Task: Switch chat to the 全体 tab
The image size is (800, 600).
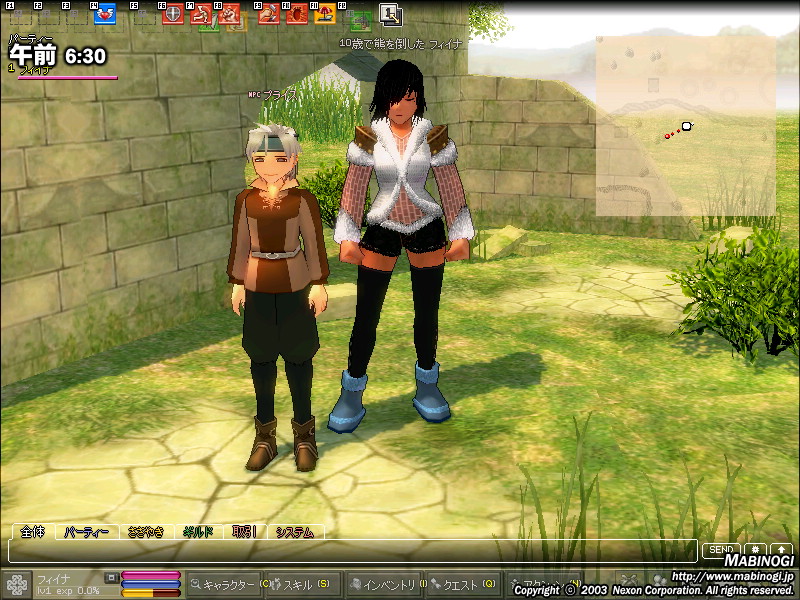Action: coord(33,532)
